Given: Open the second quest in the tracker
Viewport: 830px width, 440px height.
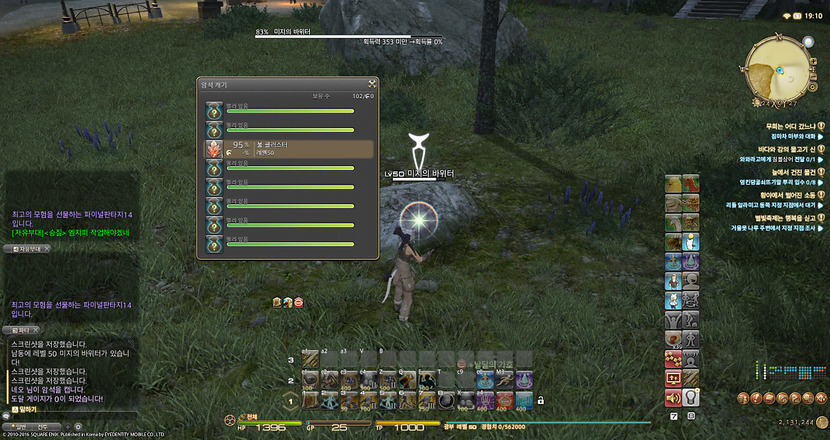Looking at the screenshot, I should 790,149.
